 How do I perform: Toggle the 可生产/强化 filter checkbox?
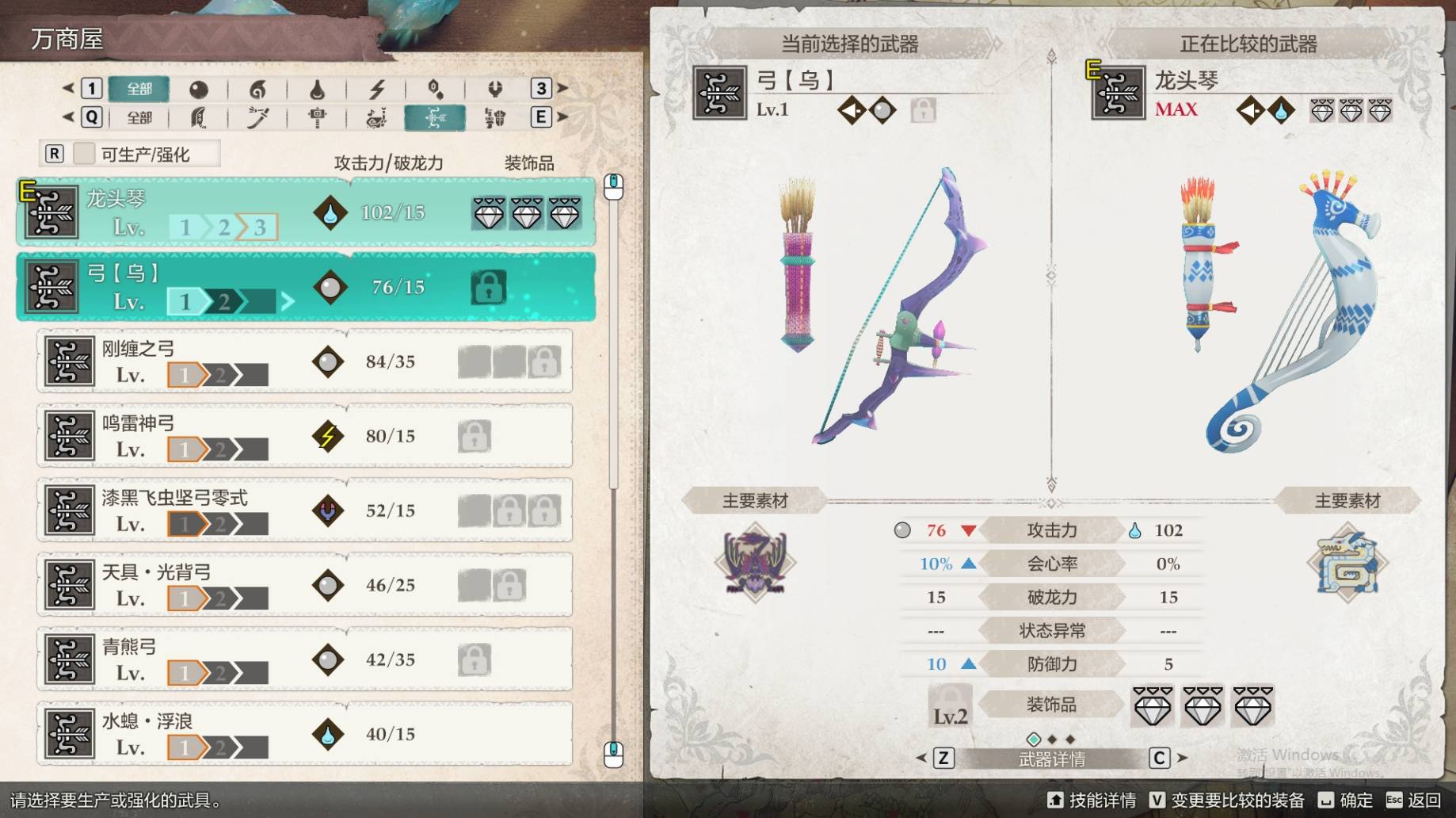(85, 154)
